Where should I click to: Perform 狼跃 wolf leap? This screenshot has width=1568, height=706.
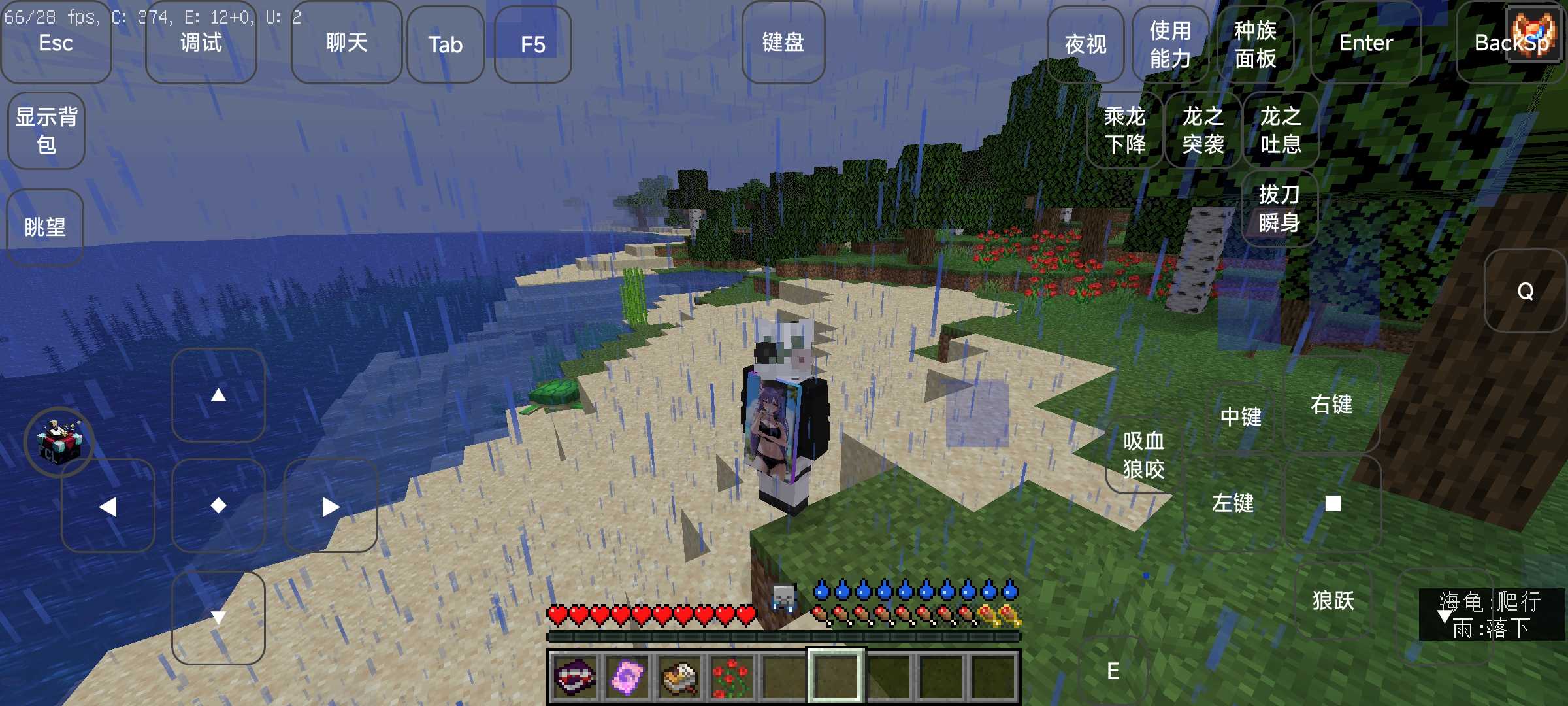coord(1333,601)
